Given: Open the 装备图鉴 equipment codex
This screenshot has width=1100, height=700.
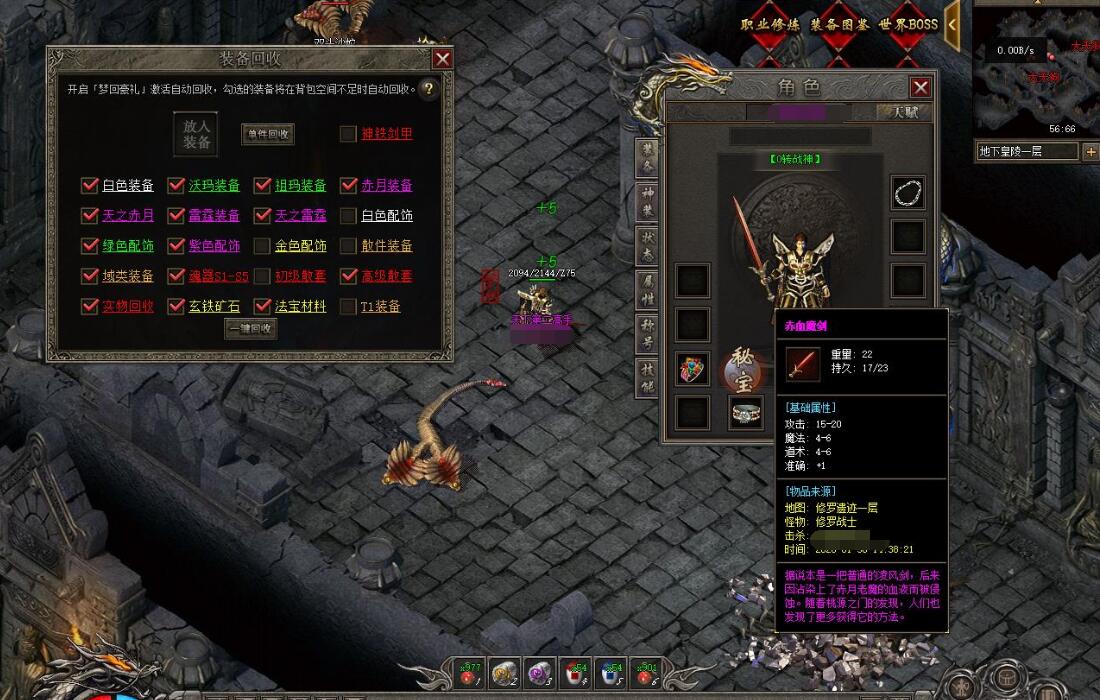Looking at the screenshot, I should click(x=839, y=24).
